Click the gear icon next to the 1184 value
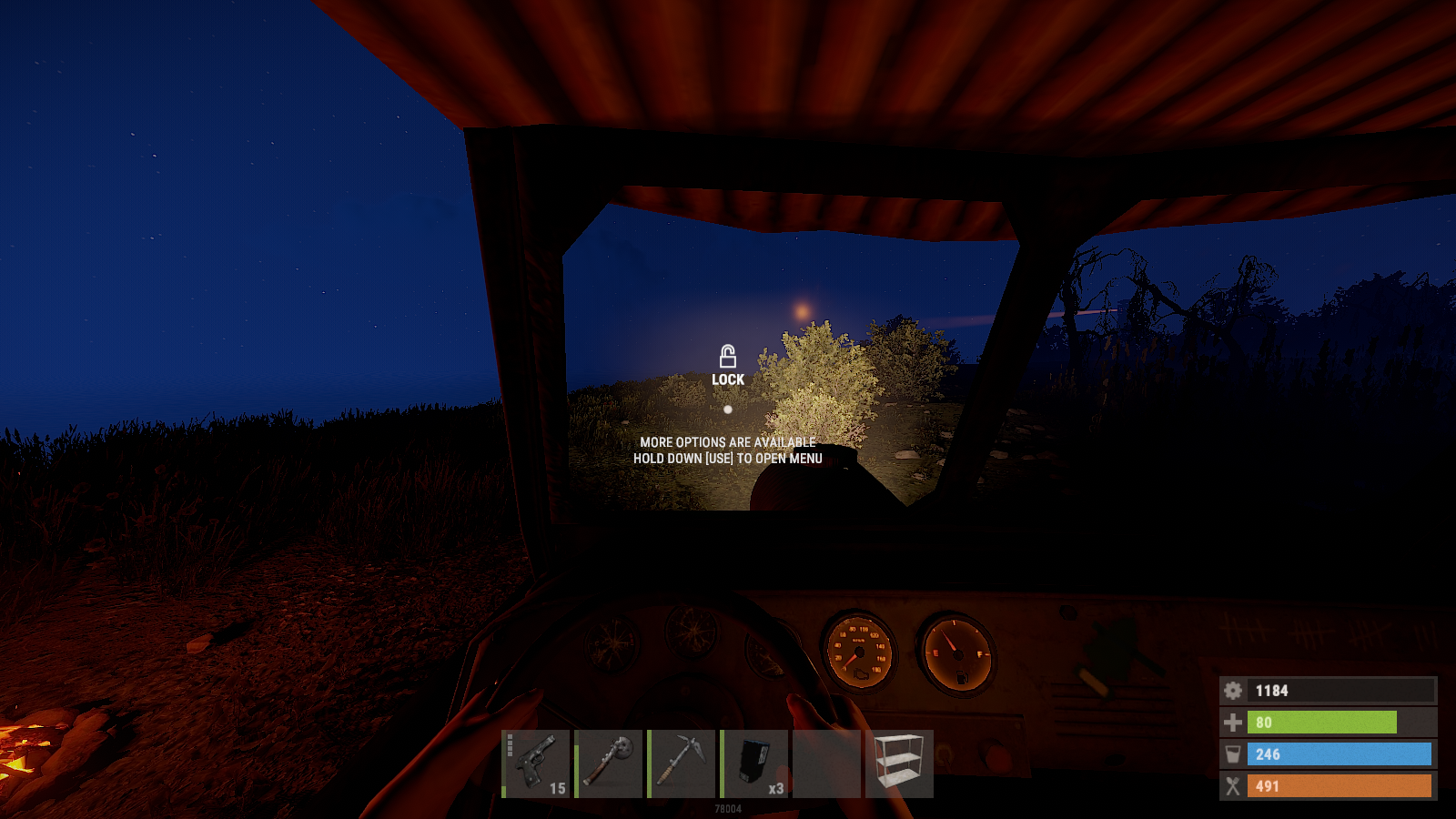This screenshot has width=1456, height=819. (1234, 691)
